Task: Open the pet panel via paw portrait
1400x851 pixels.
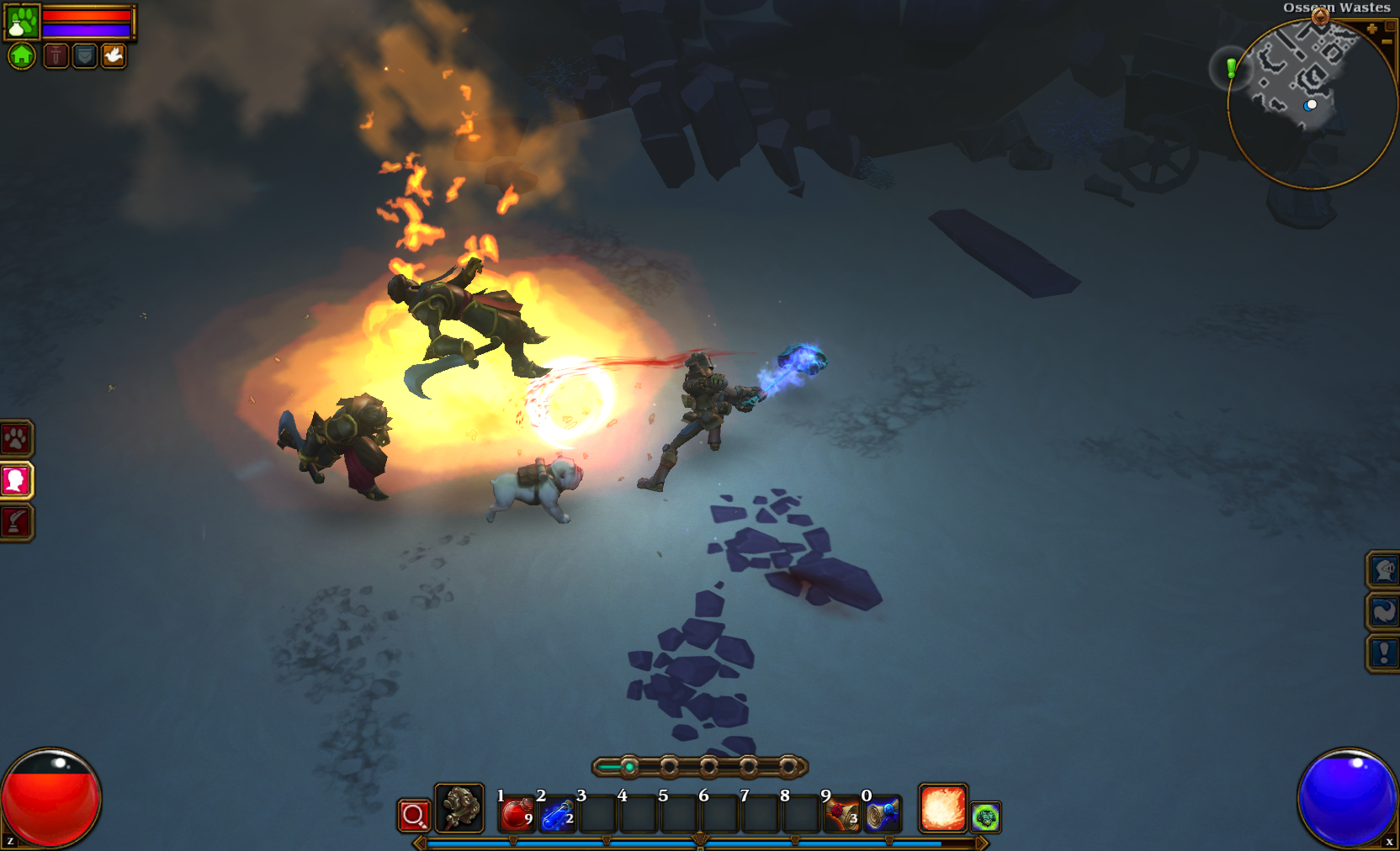Action: tap(22, 22)
